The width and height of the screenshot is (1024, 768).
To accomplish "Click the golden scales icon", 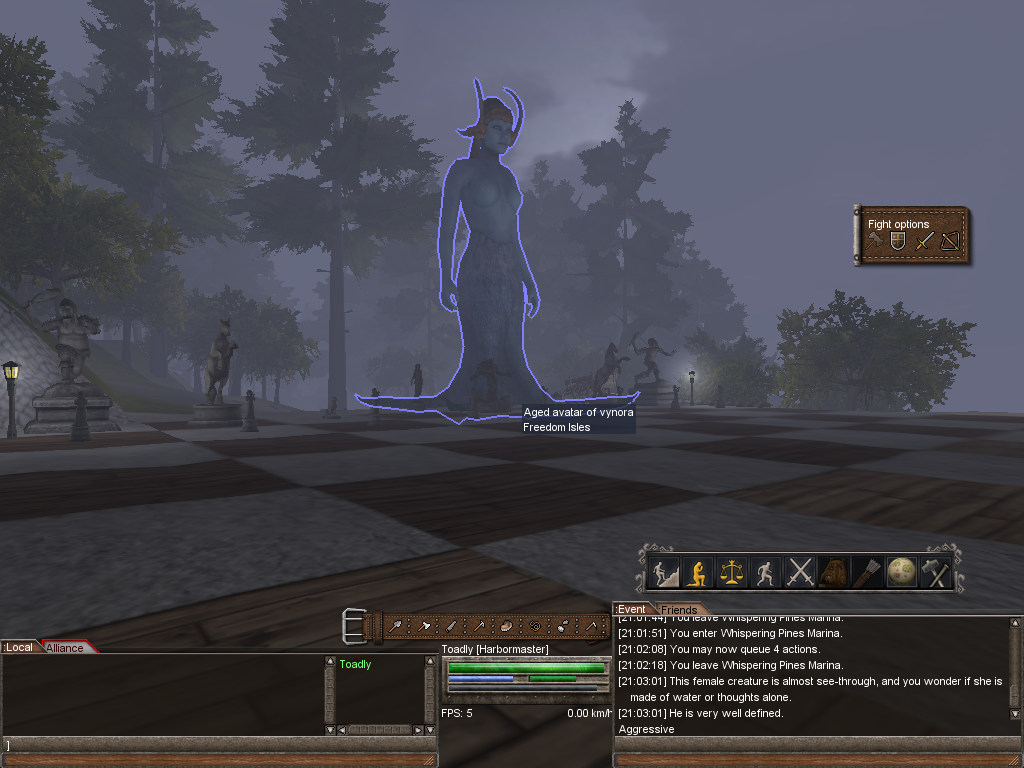I will click(x=733, y=573).
